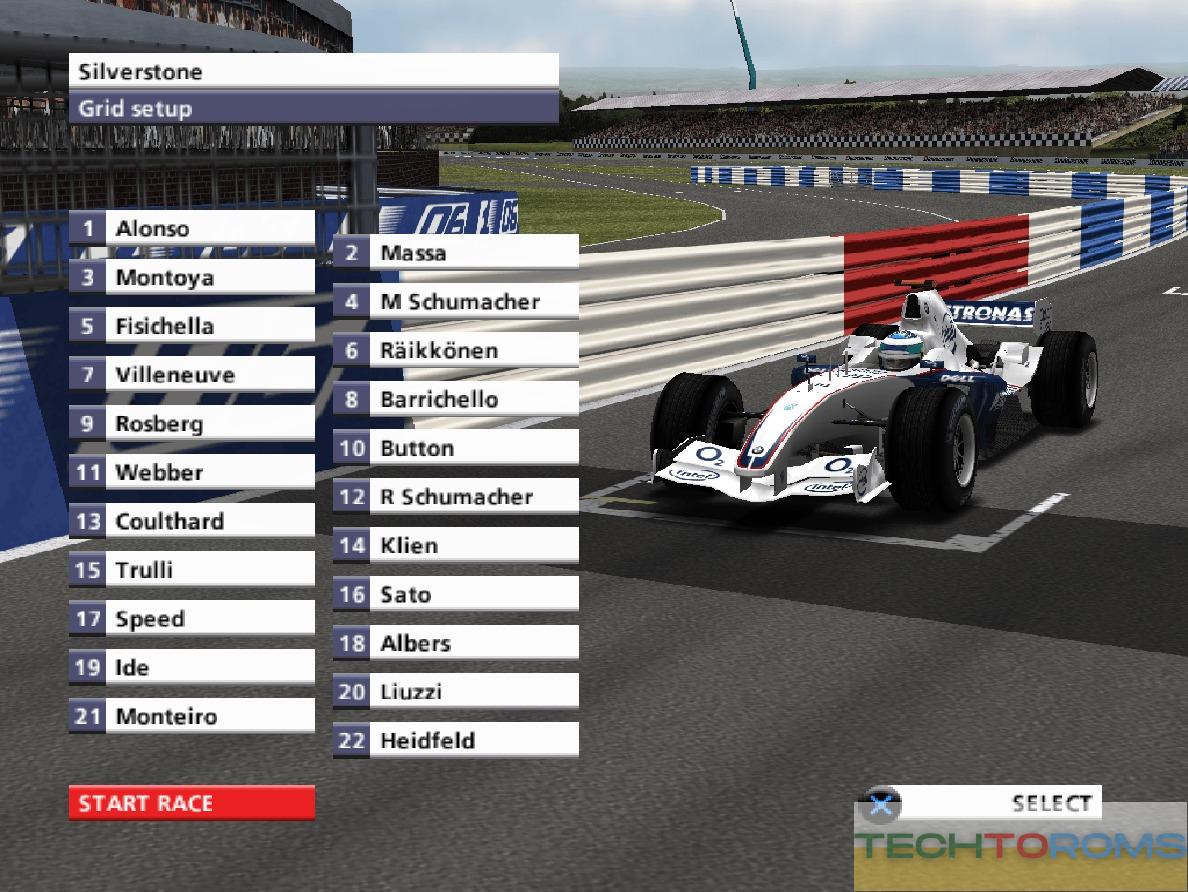Select Button in position 10
1188x892 pixels.
tap(455, 448)
